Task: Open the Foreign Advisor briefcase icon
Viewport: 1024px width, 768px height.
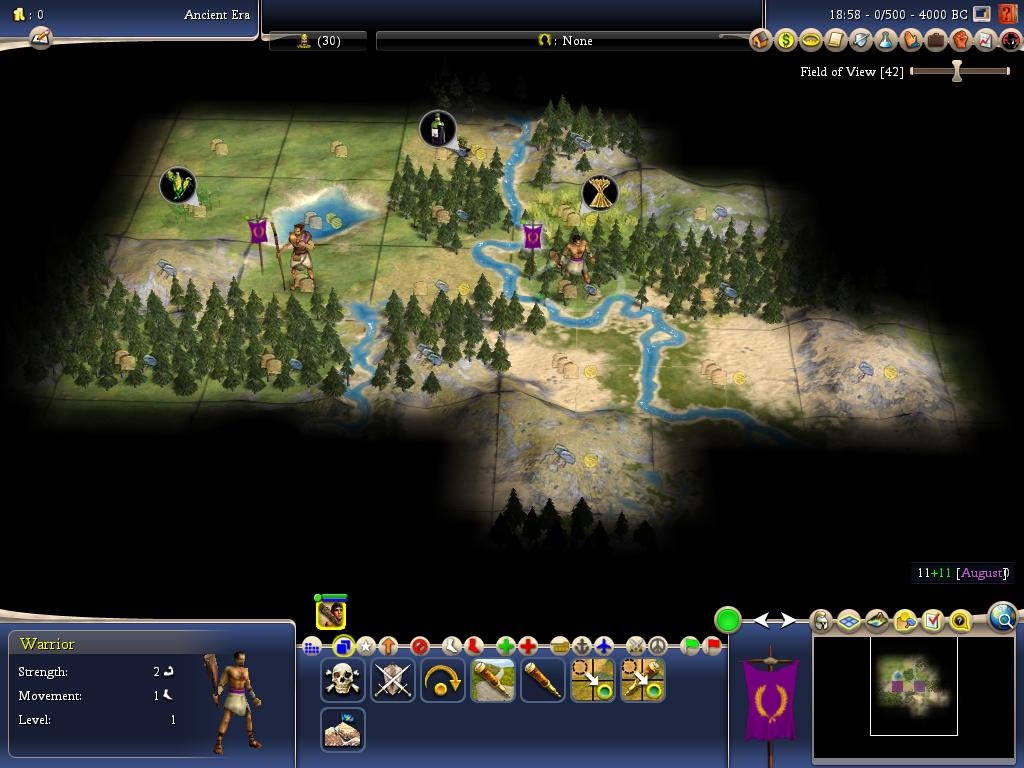Action: coord(935,40)
